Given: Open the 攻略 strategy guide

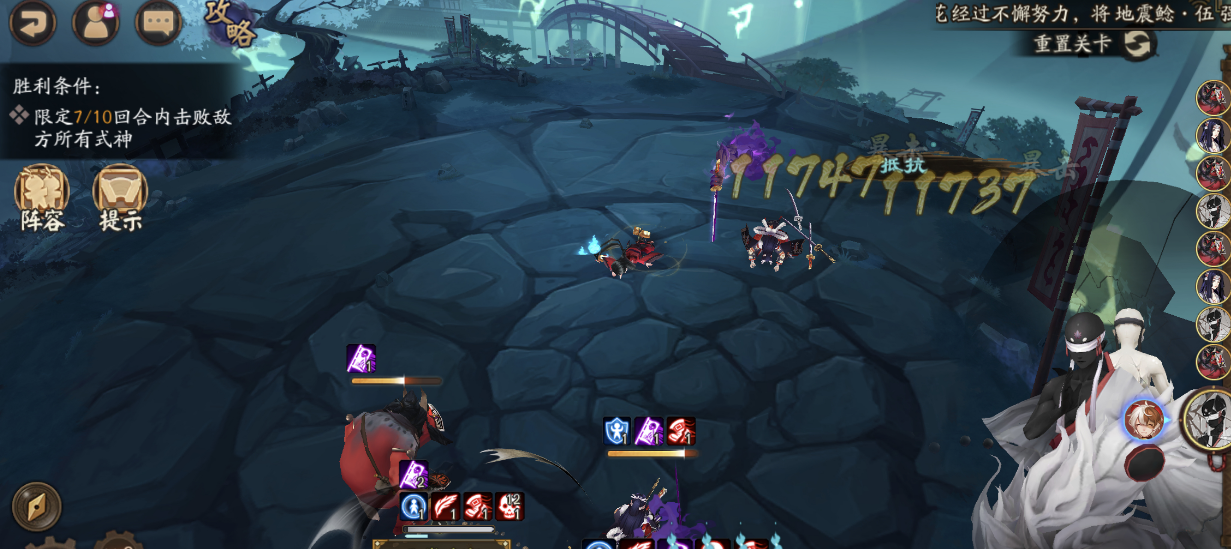Looking at the screenshot, I should click(231, 24).
